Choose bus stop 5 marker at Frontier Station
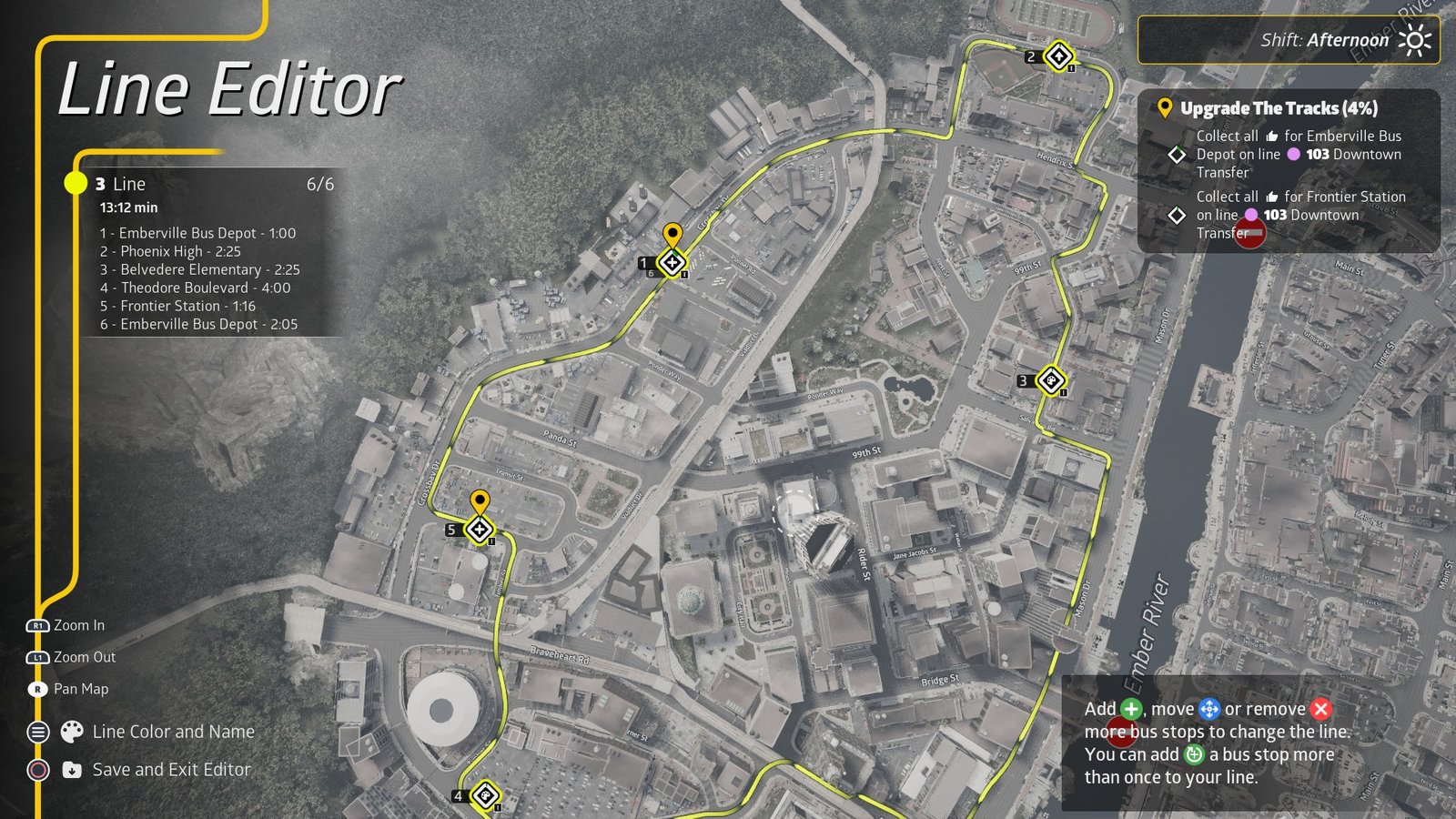The height and width of the screenshot is (819, 1456). tap(479, 529)
